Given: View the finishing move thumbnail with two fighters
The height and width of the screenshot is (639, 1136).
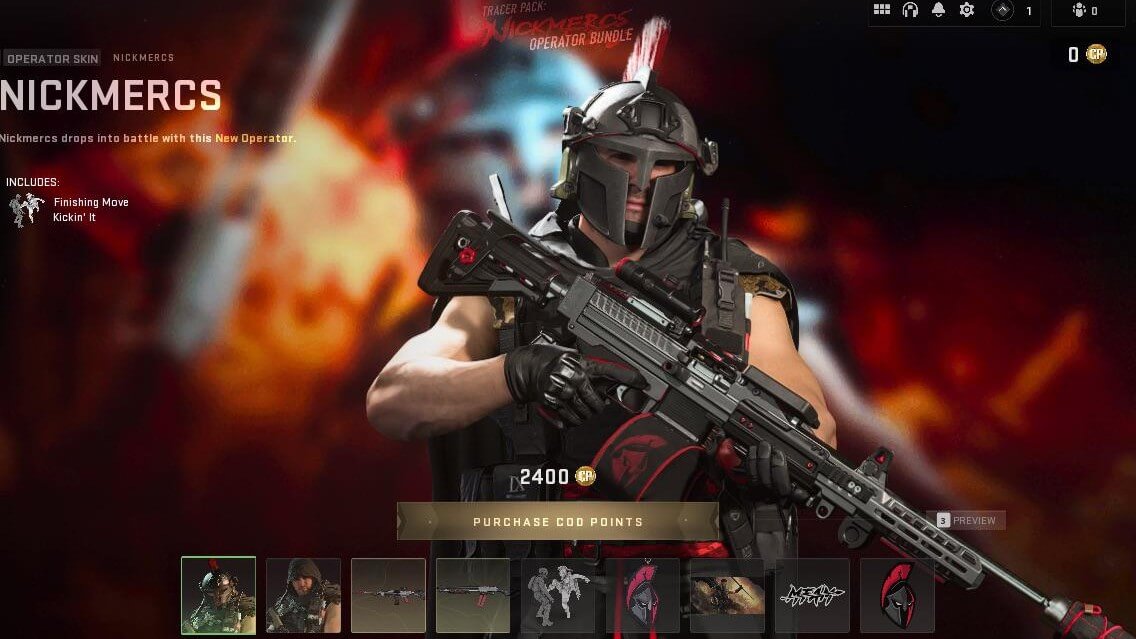Looking at the screenshot, I should (558, 595).
